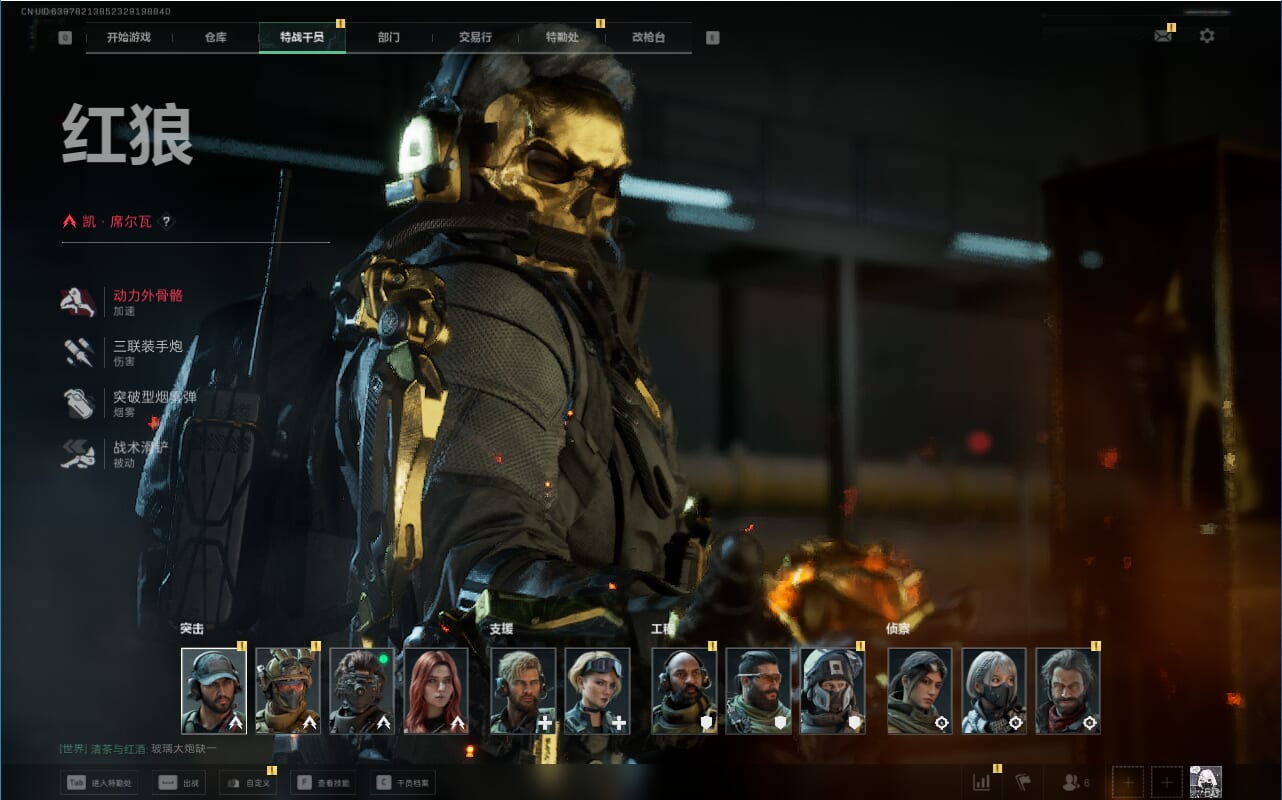
Task: Select the helmeted visor engineer operator
Action: pos(833,691)
